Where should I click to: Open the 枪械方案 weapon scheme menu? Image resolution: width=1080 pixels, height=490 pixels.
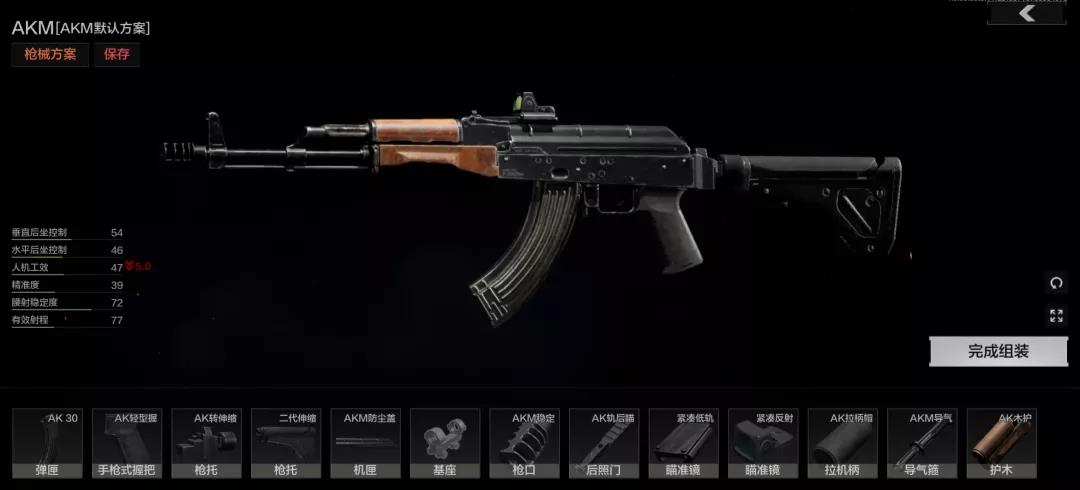click(x=50, y=54)
